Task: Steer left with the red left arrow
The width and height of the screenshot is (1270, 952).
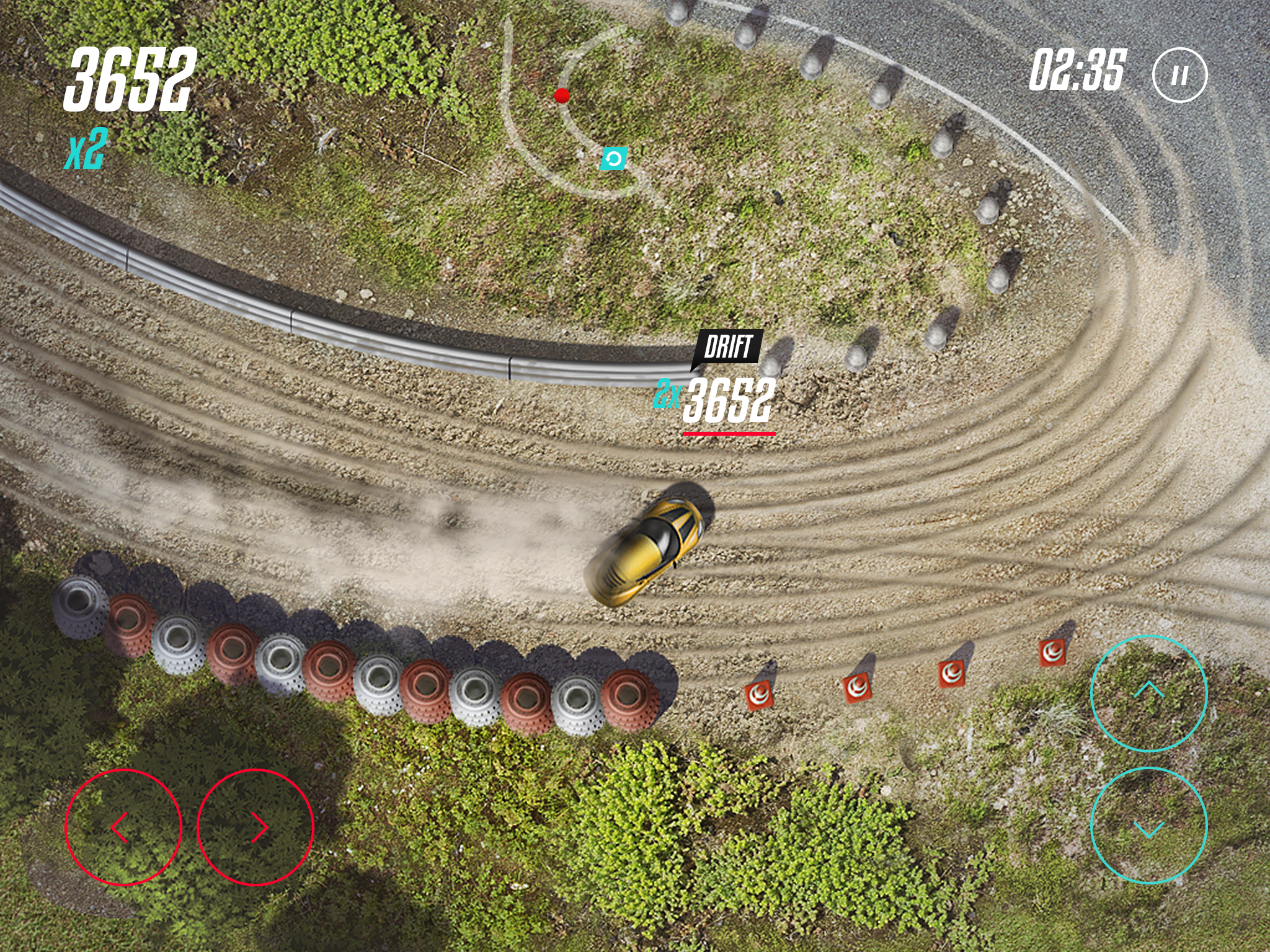Action: 123,827
